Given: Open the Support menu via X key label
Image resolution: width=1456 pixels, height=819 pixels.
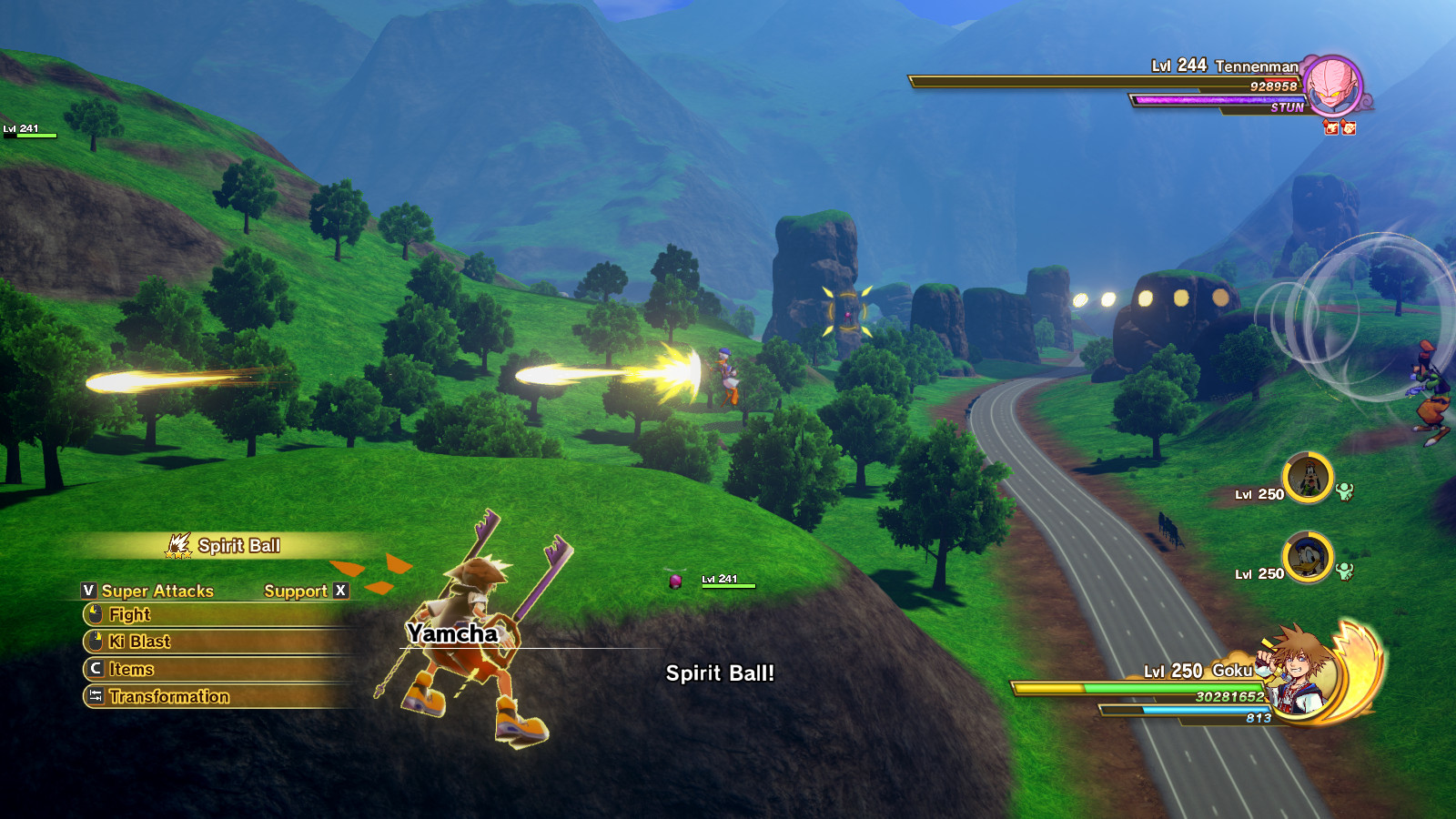Looking at the screenshot, I should click(x=341, y=591).
